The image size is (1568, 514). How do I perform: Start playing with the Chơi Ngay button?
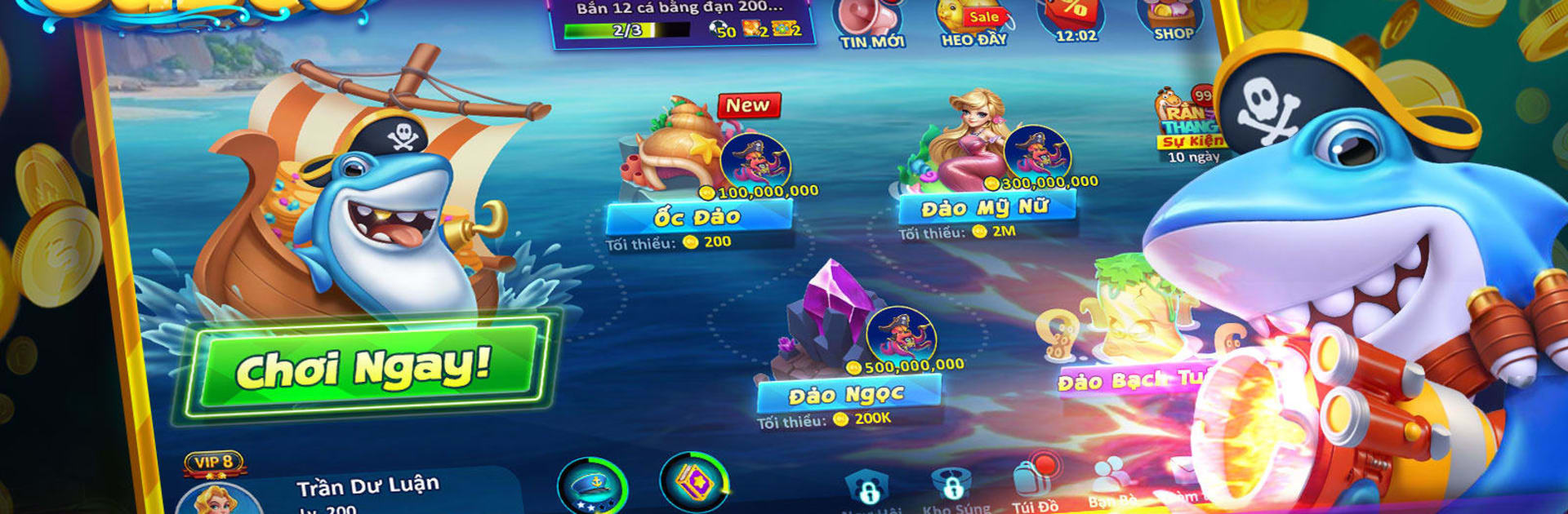363,369
